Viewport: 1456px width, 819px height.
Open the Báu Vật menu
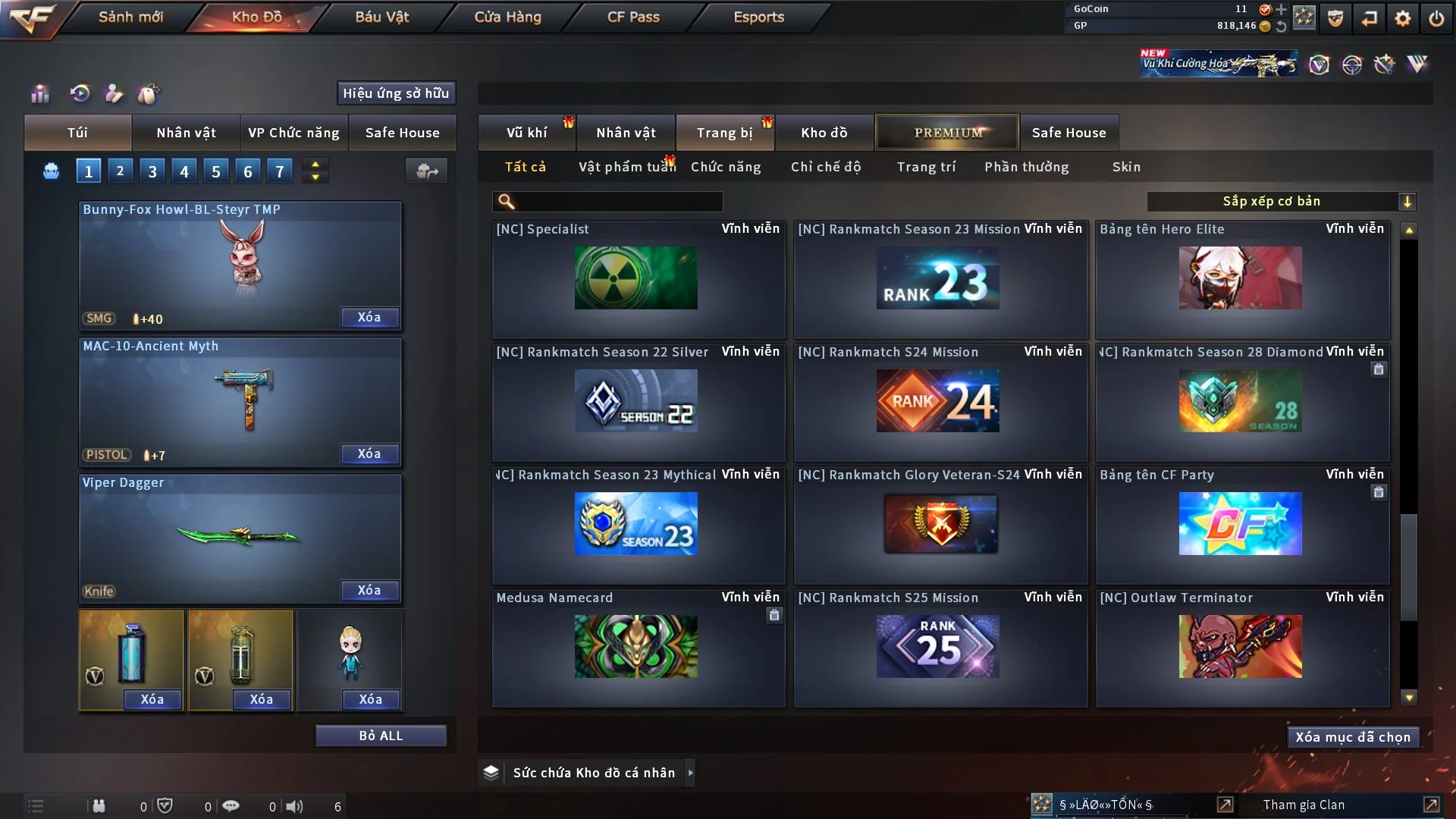click(381, 17)
